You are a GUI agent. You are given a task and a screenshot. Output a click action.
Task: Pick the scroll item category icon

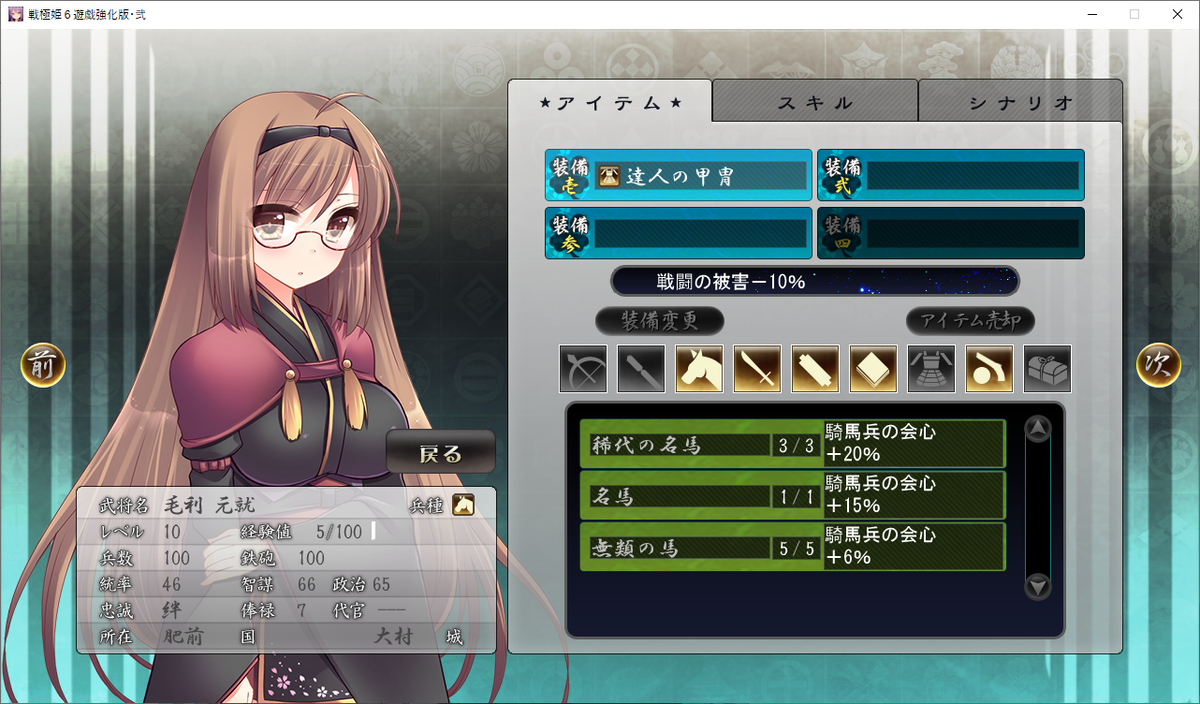[815, 369]
